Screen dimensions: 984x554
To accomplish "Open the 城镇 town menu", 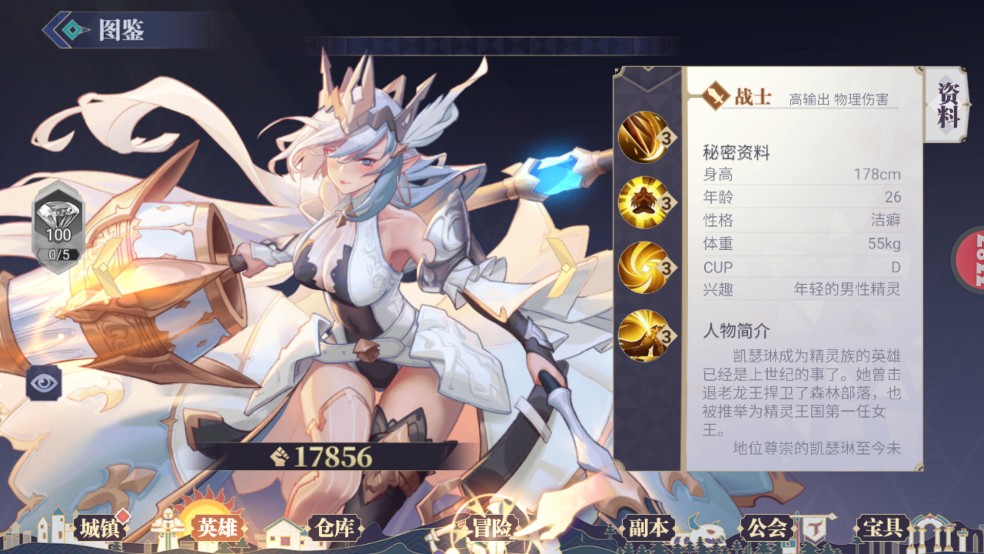I will pos(101,528).
